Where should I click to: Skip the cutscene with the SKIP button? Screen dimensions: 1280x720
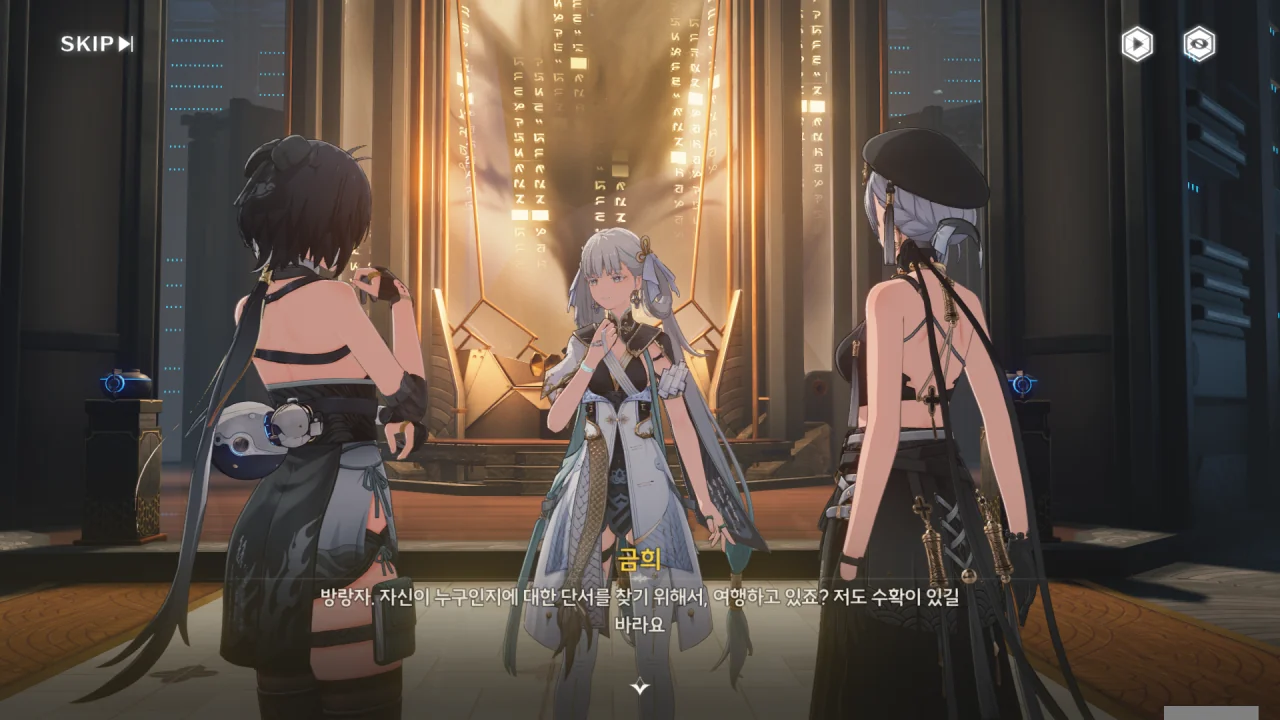click(97, 44)
